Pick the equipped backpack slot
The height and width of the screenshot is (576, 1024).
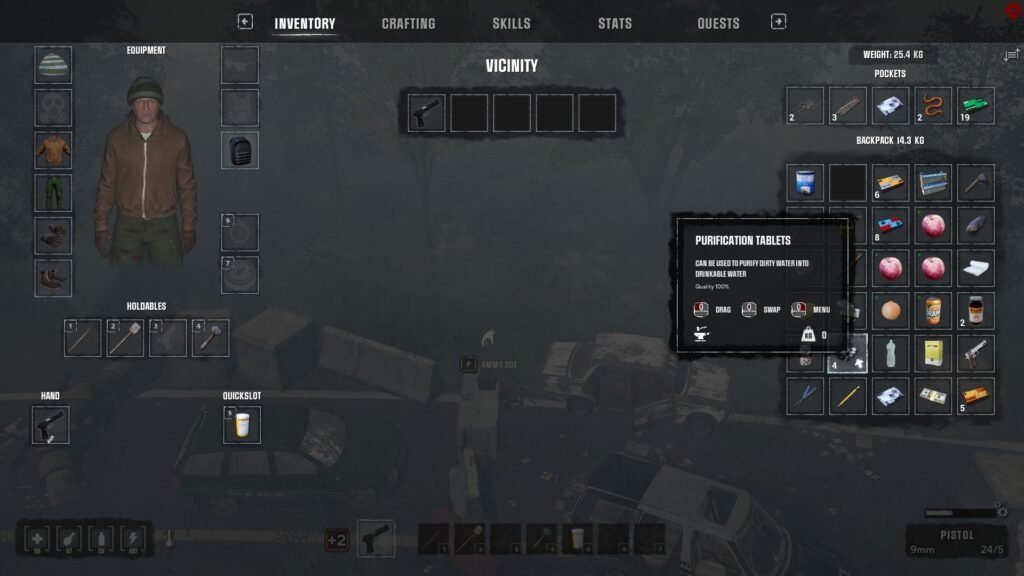[240, 150]
